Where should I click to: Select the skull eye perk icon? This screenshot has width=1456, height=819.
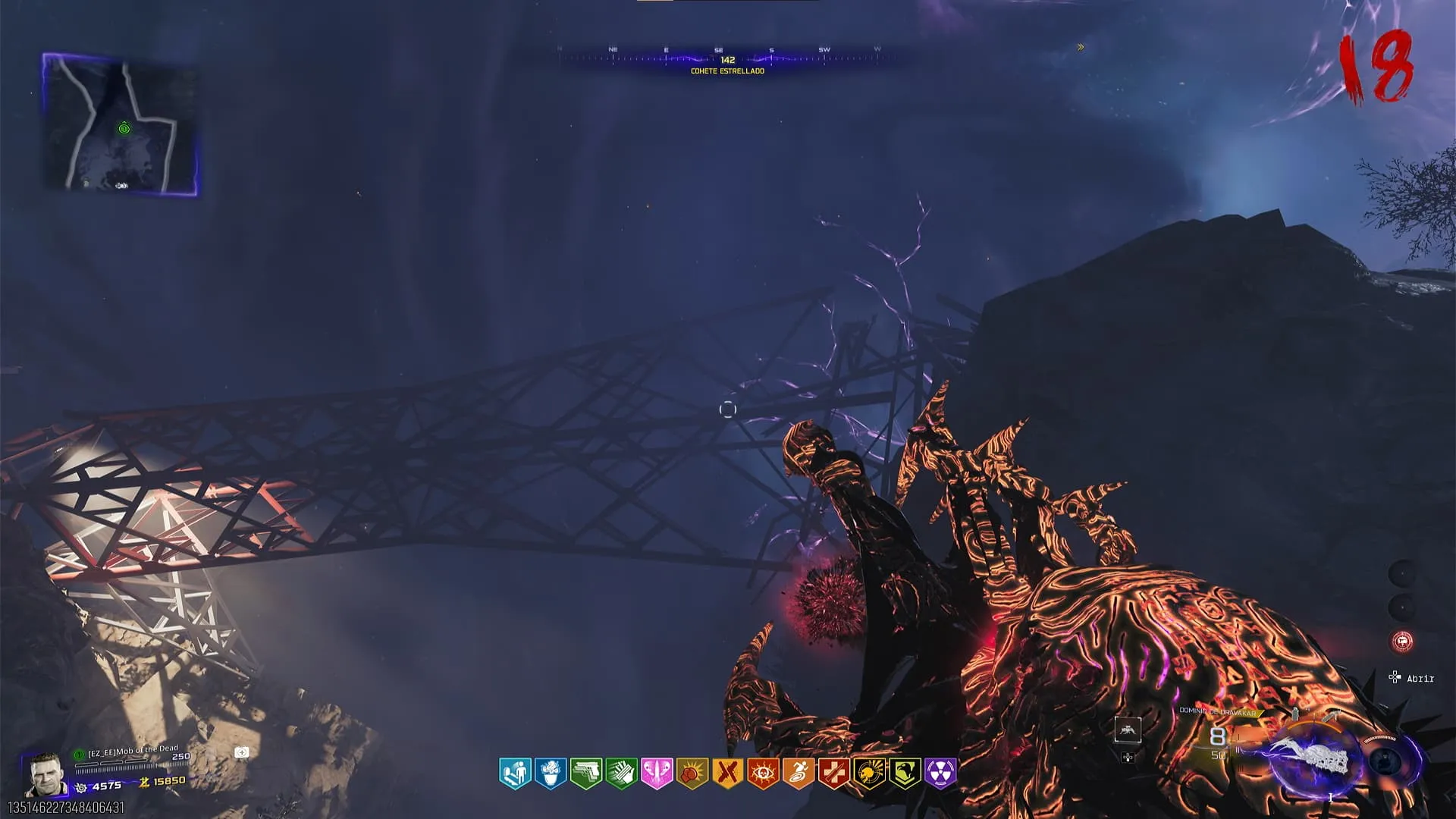click(763, 773)
